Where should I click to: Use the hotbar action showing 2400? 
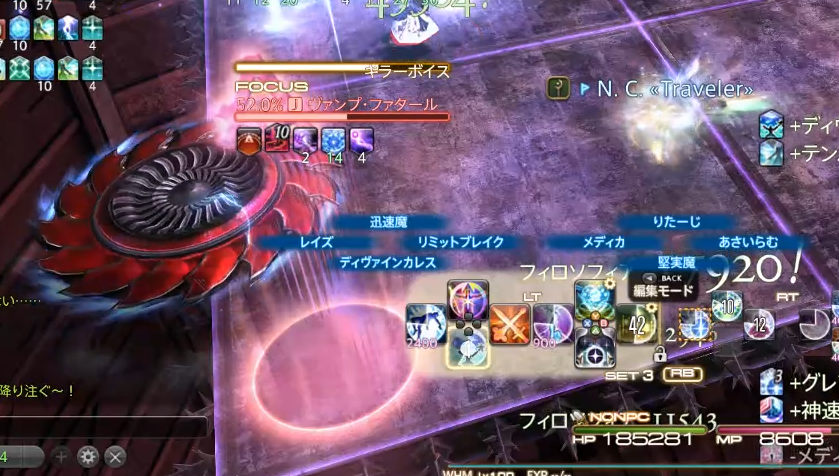[424, 324]
